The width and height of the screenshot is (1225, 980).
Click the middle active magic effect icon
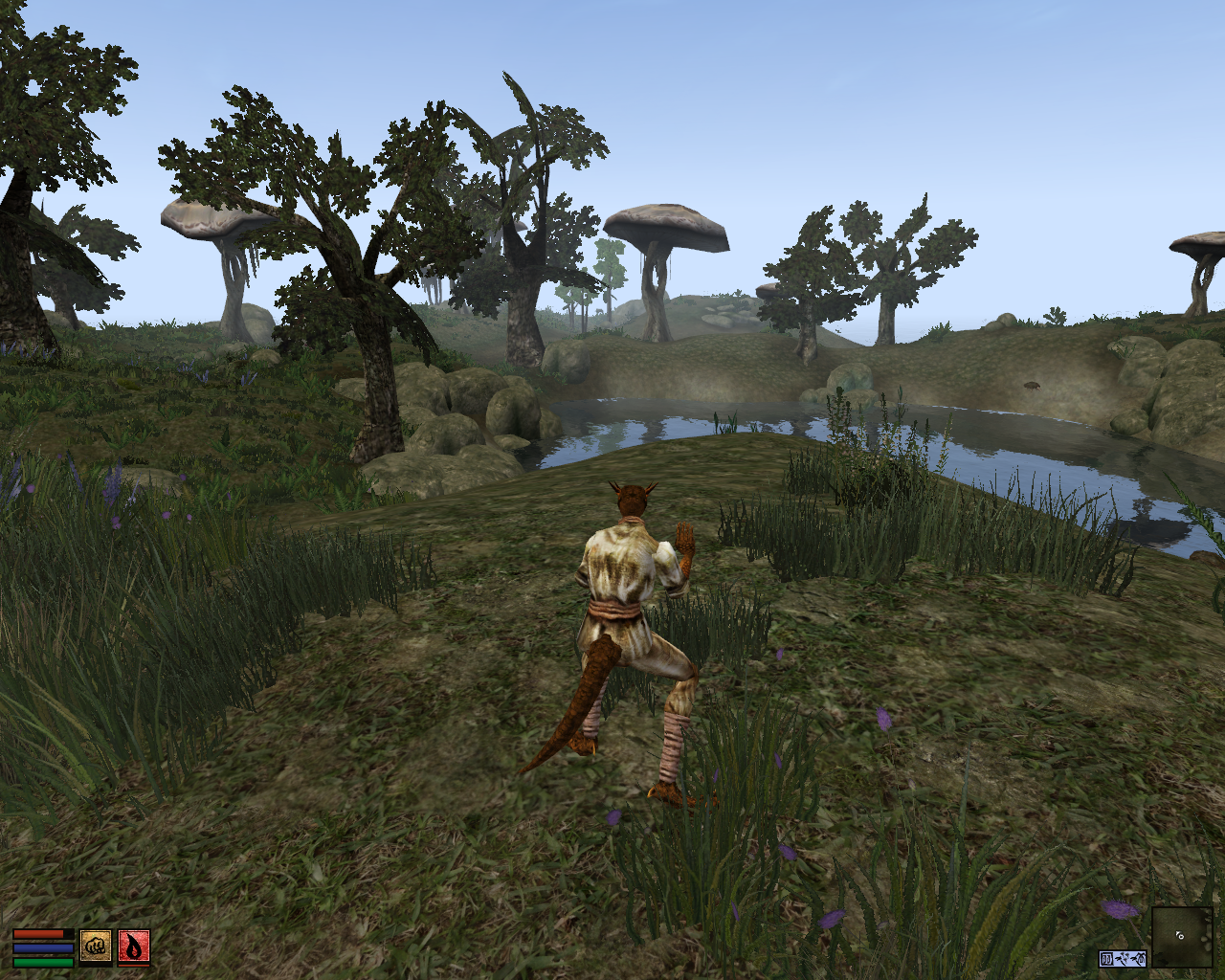[x=1124, y=958]
